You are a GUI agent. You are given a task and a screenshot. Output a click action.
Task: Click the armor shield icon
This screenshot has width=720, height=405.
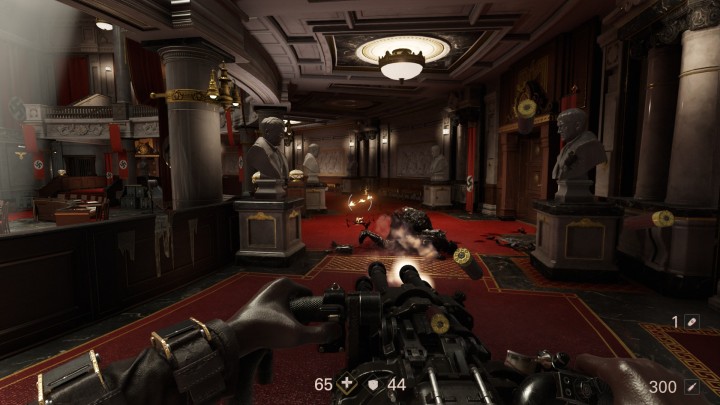tap(374, 383)
